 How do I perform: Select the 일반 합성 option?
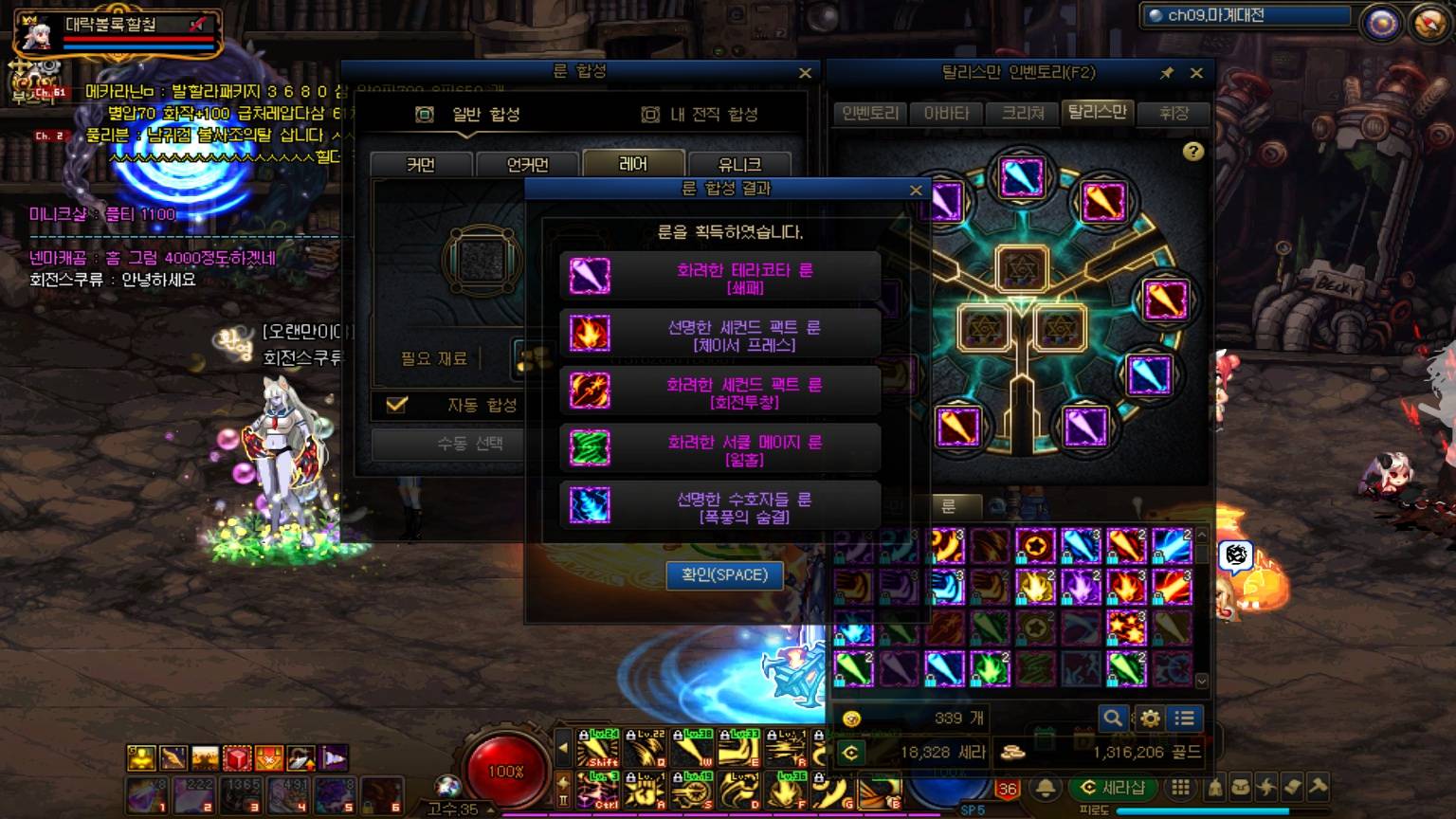tap(469, 115)
